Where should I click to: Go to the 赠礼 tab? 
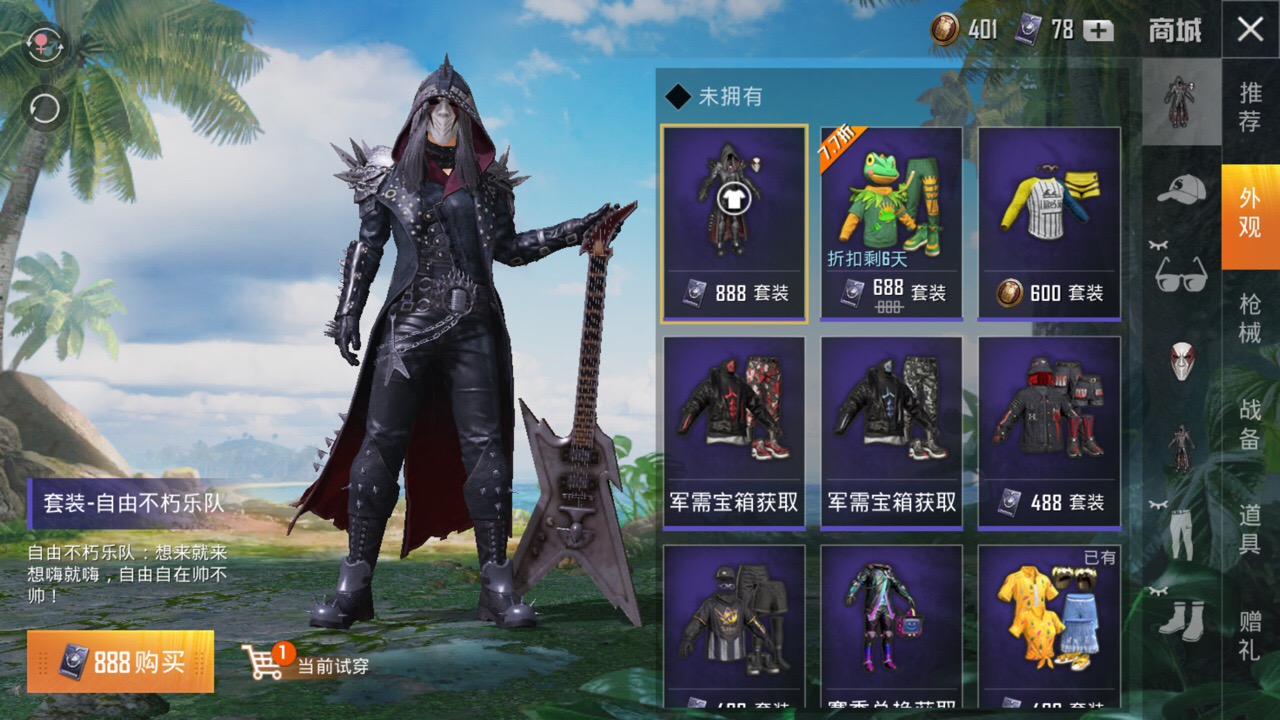coord(1250,636)
